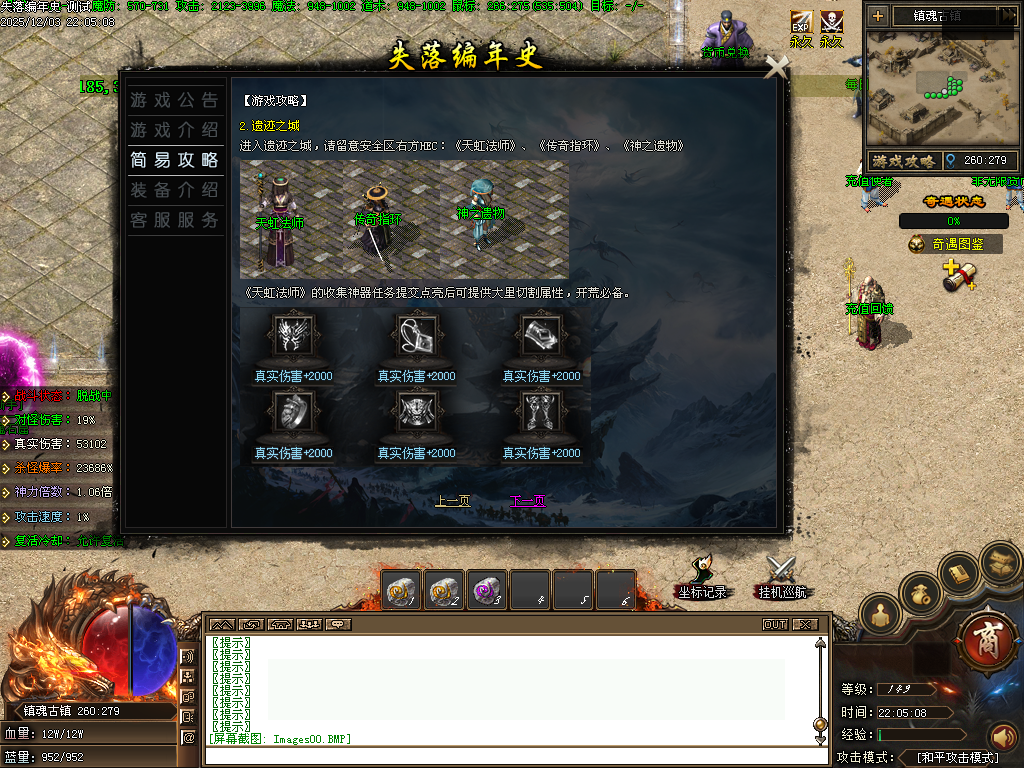1024x768 pixels.
Task: Open the bag money-pouch icon
Action: [x=921, y=593]
